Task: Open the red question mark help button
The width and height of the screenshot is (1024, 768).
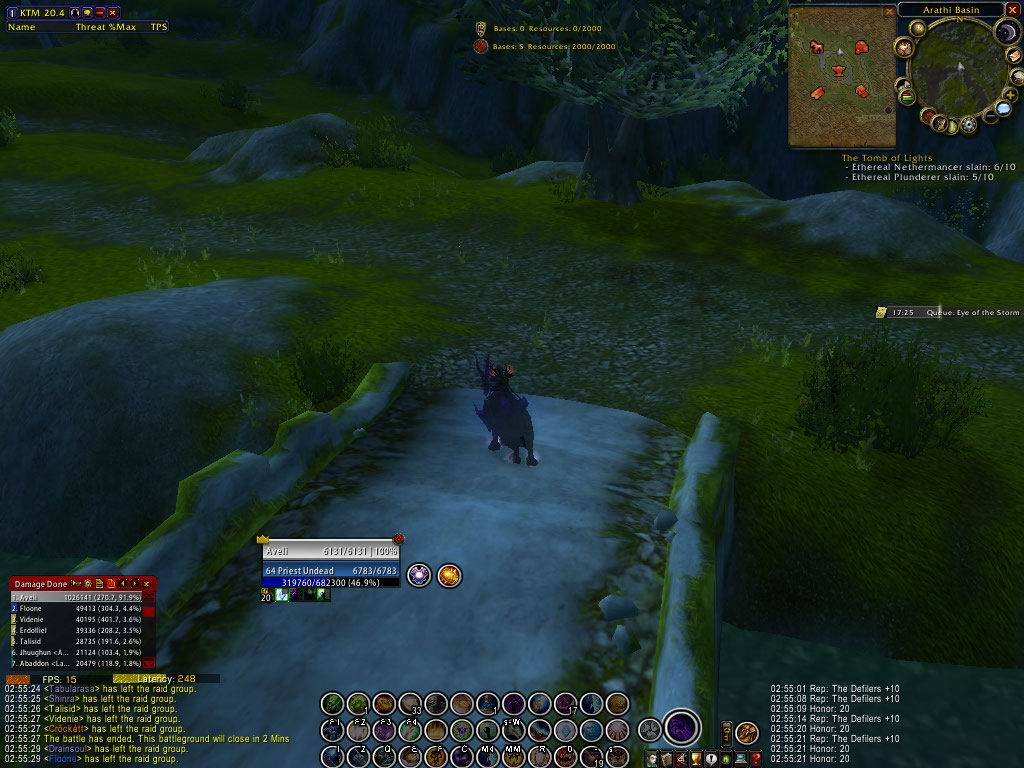Action: point(756,760)
